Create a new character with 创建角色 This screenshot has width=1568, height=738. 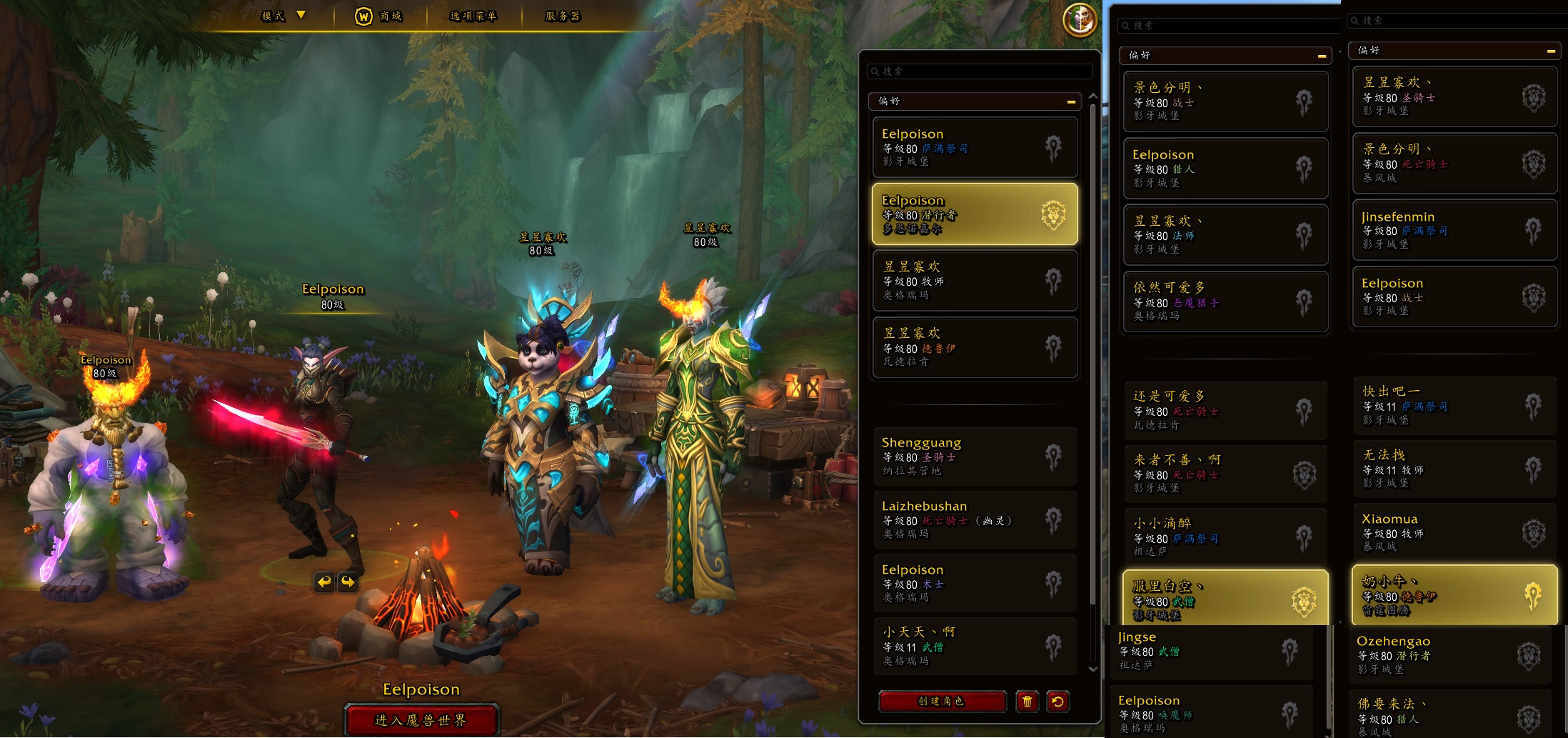point(942,702)
